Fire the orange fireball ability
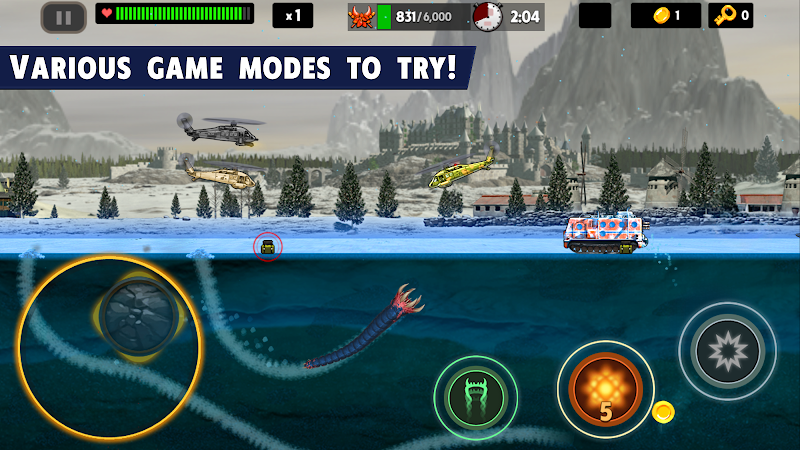Image resolution: width=800 pixels, height=450 pixels. point(605,388)
